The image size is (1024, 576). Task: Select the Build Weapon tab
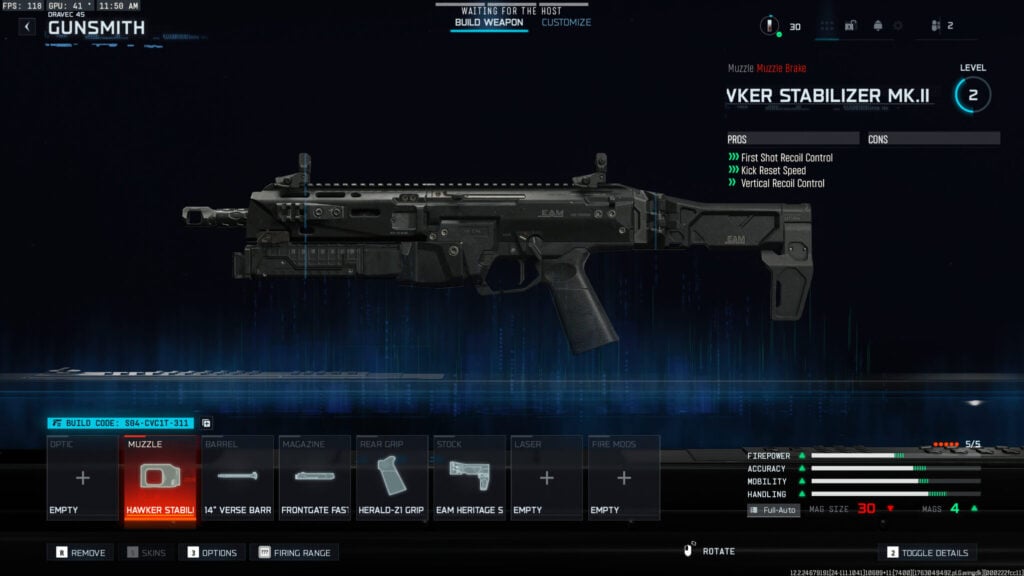click(x=488, y=22)
